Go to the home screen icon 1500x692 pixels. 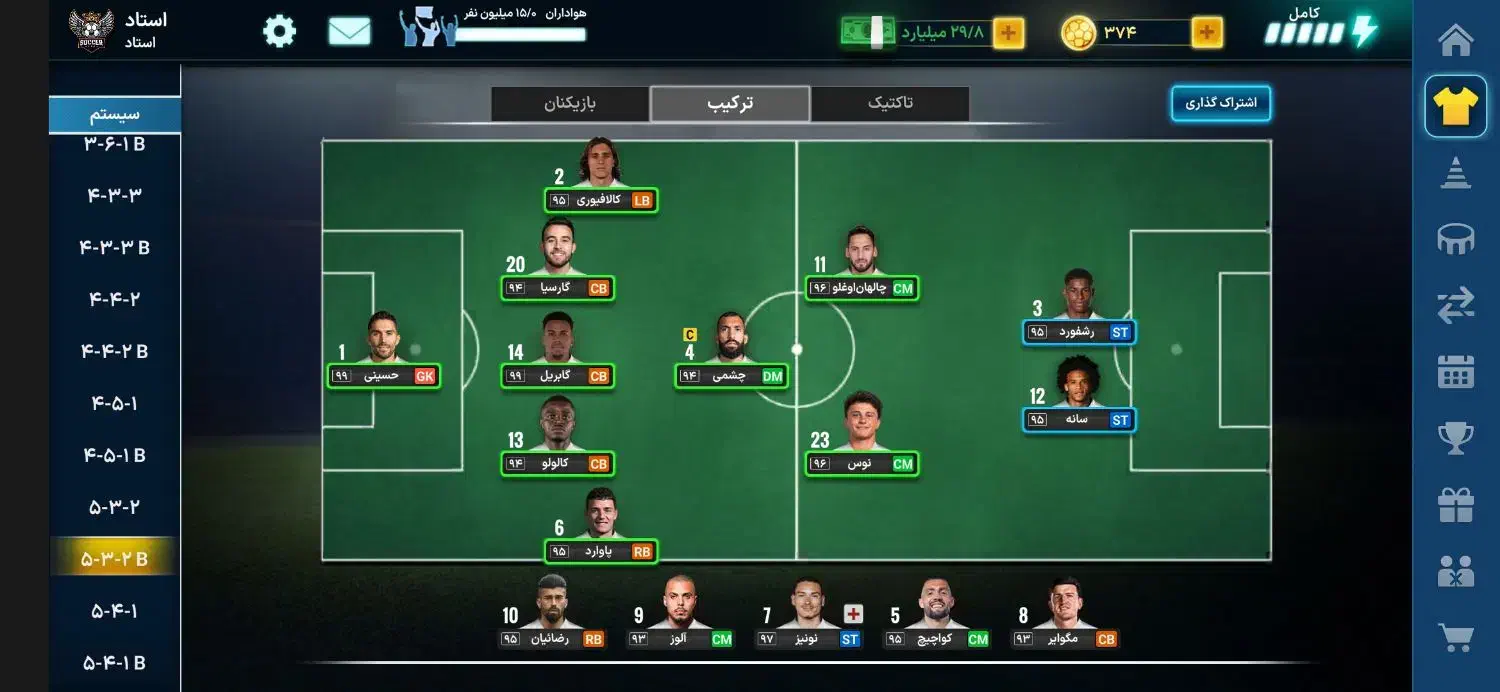tap(1455, 41)
